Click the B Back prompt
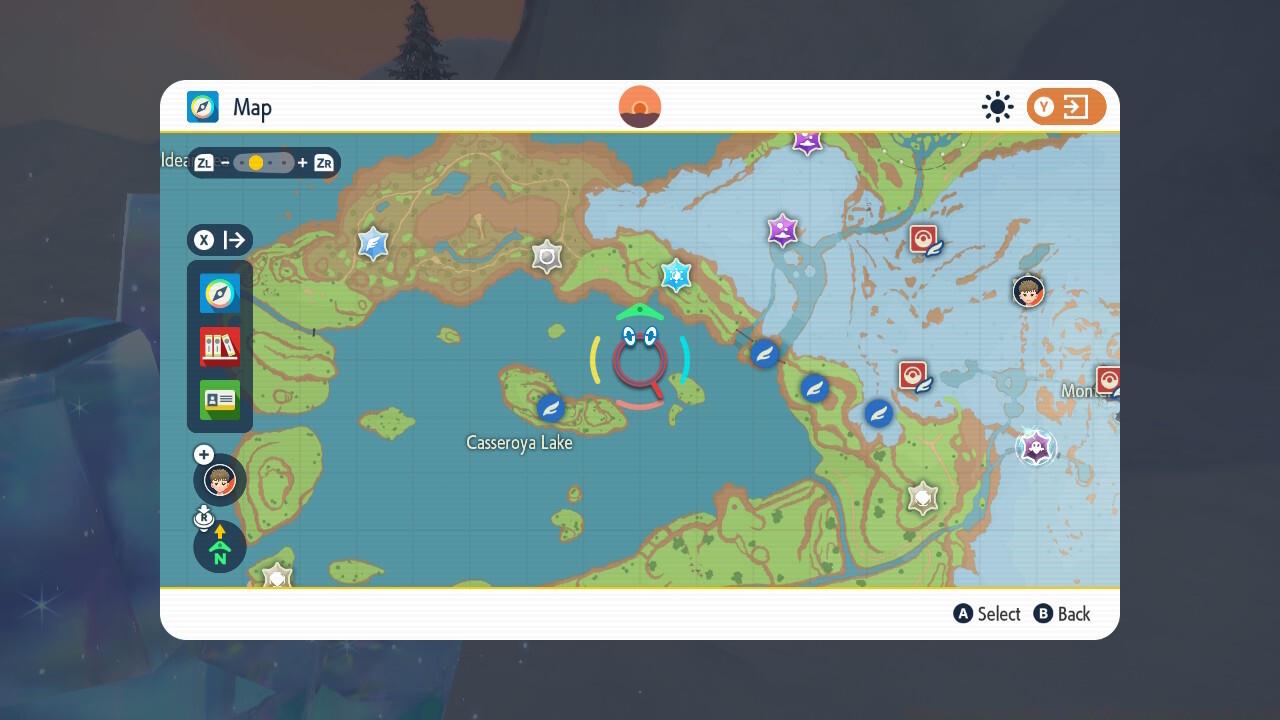The height and width of the screenshot is (720, 1280). 1062,614
